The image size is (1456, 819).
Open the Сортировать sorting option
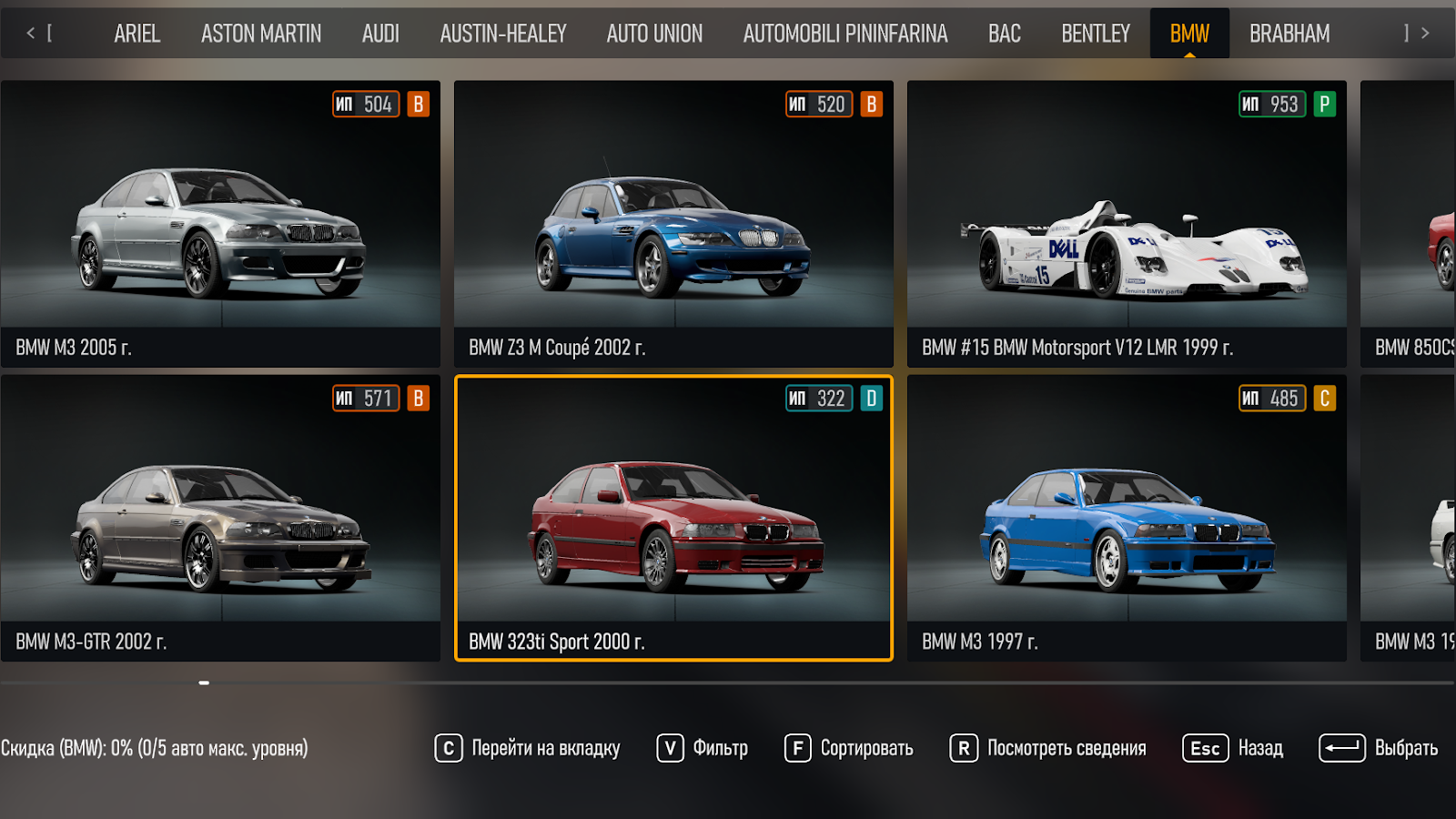click(x=849, y=748)
